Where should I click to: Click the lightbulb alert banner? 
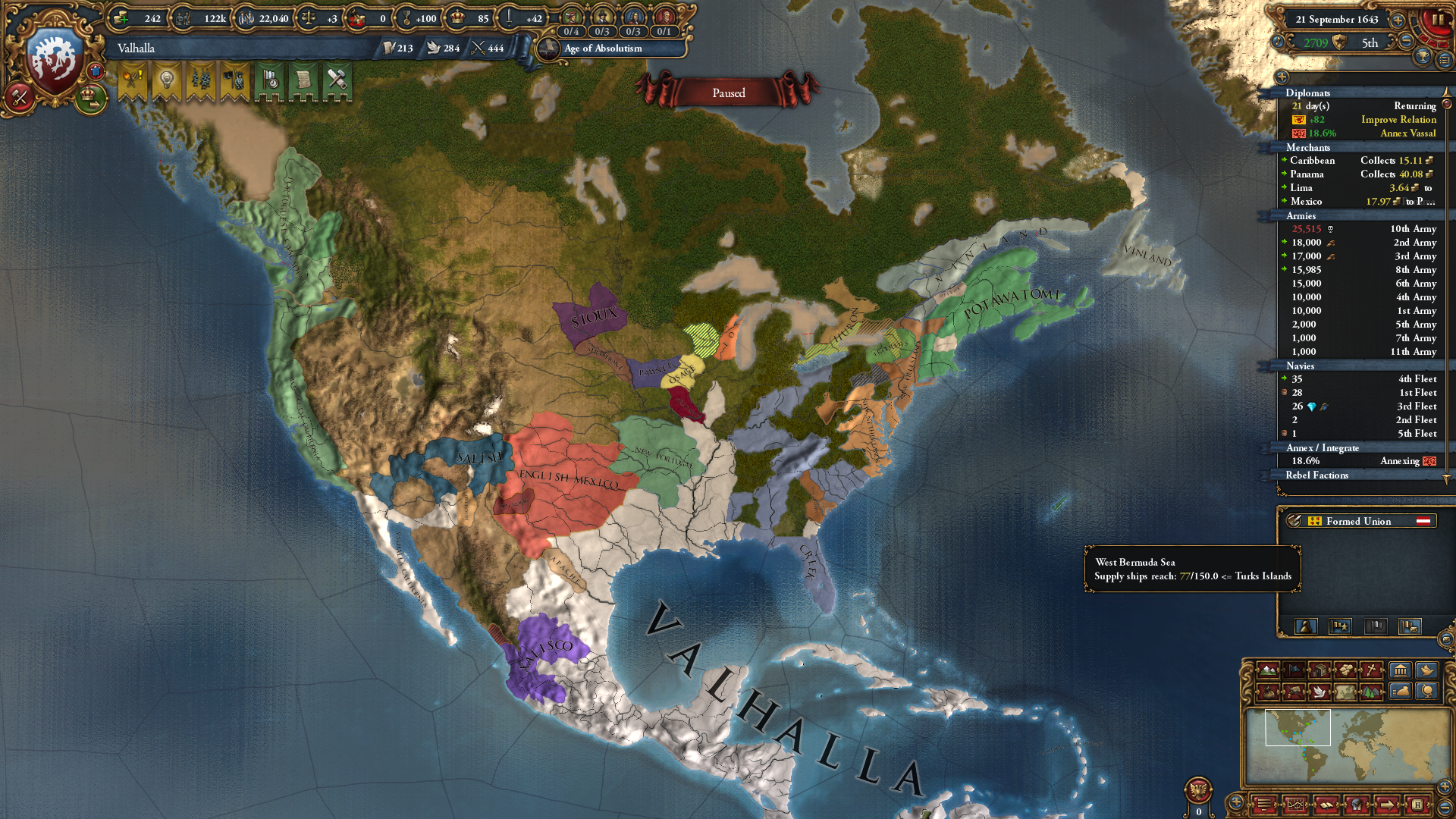pos(166,80)
